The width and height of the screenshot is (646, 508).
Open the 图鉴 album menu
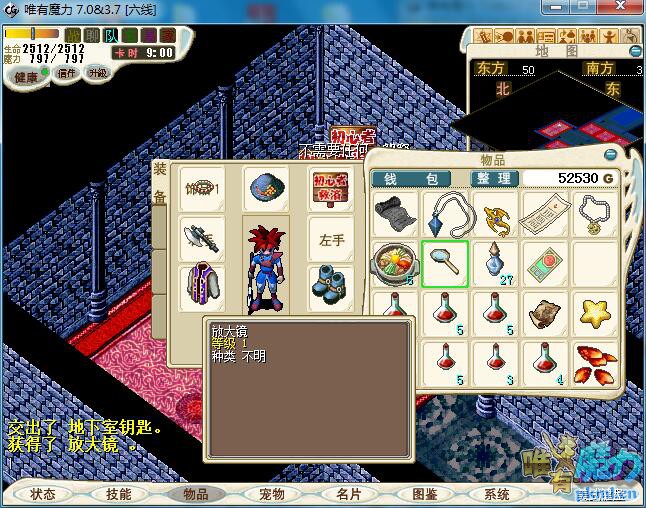tap(424, 494)
